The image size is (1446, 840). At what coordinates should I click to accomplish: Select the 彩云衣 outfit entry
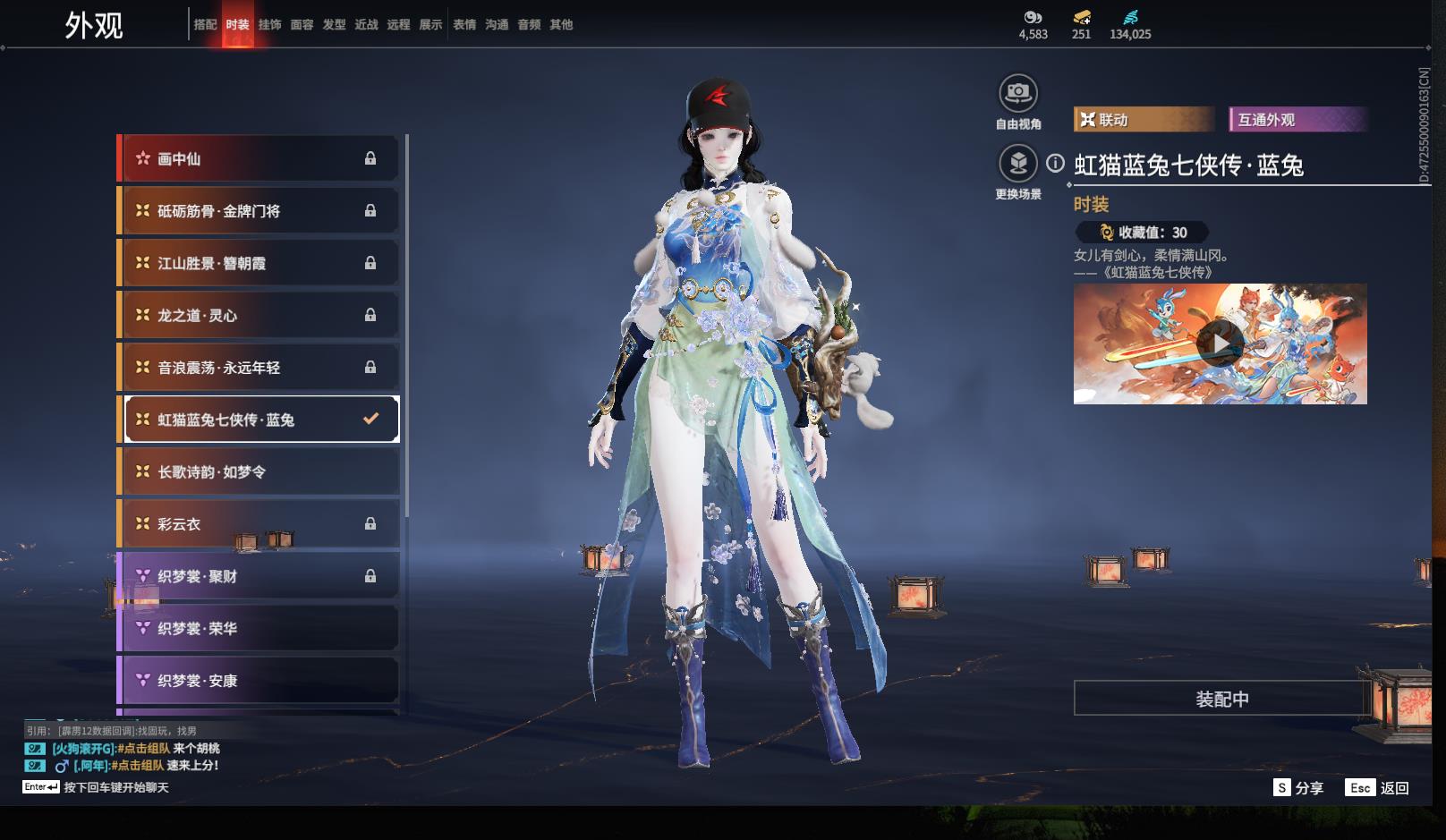[x=259, y=524]
